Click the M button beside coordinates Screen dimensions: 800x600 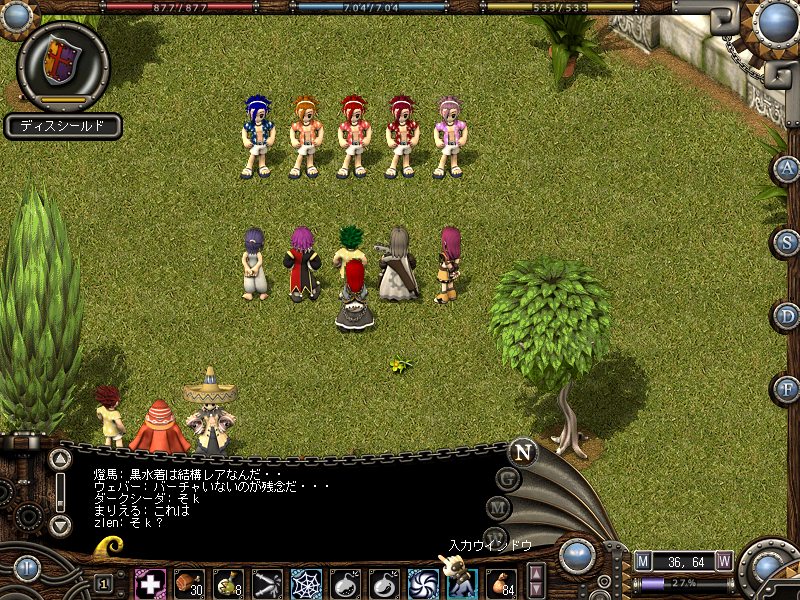click(x=643, y=561)
